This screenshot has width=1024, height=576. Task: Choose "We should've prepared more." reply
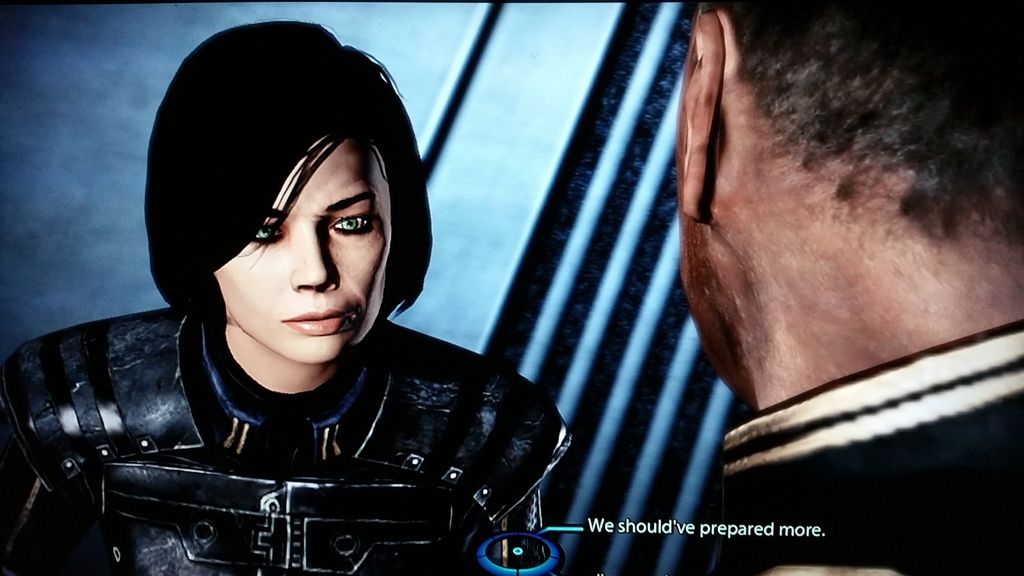coord(706,527)
